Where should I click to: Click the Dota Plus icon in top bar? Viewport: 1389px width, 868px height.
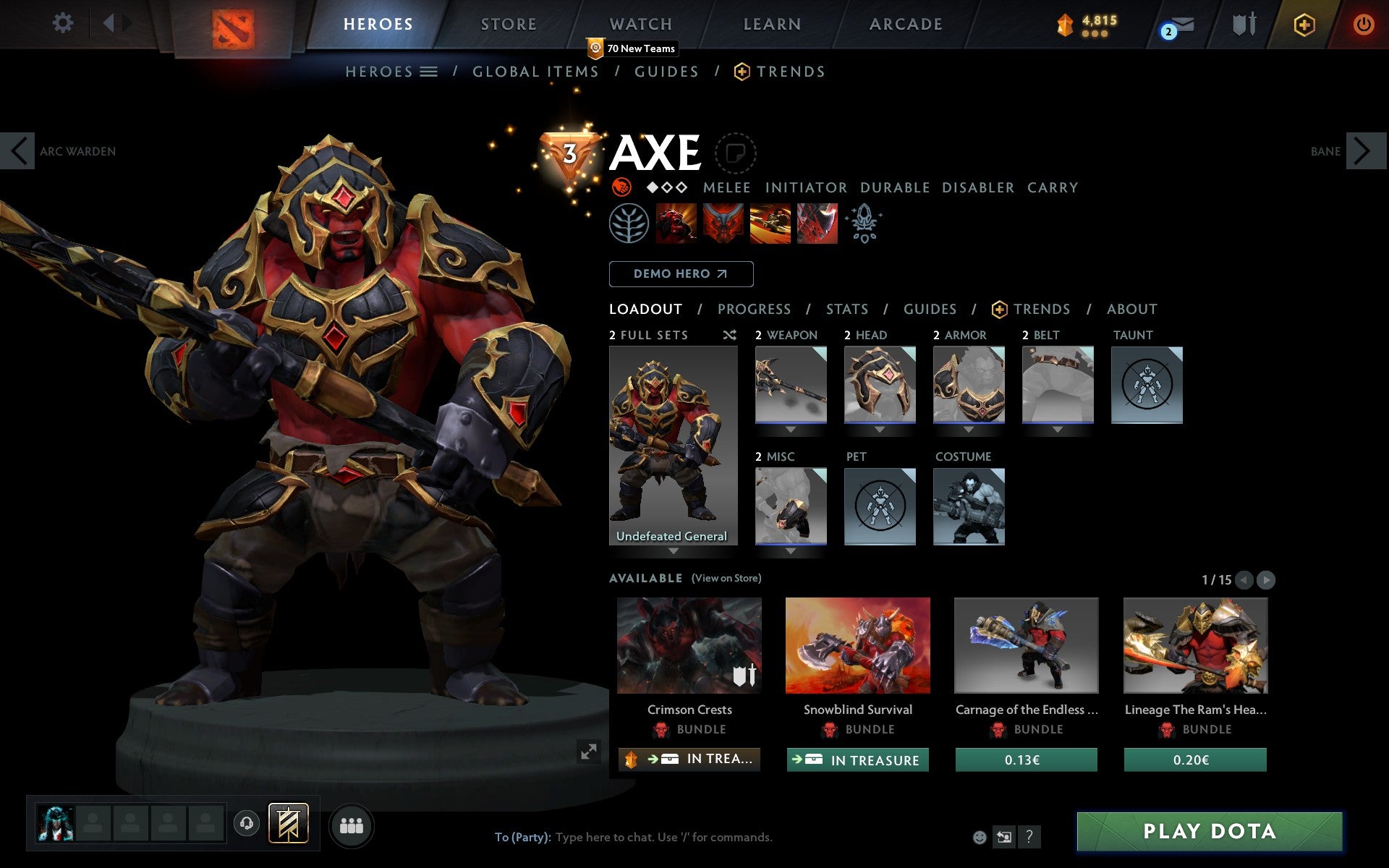coord(1303,23)
